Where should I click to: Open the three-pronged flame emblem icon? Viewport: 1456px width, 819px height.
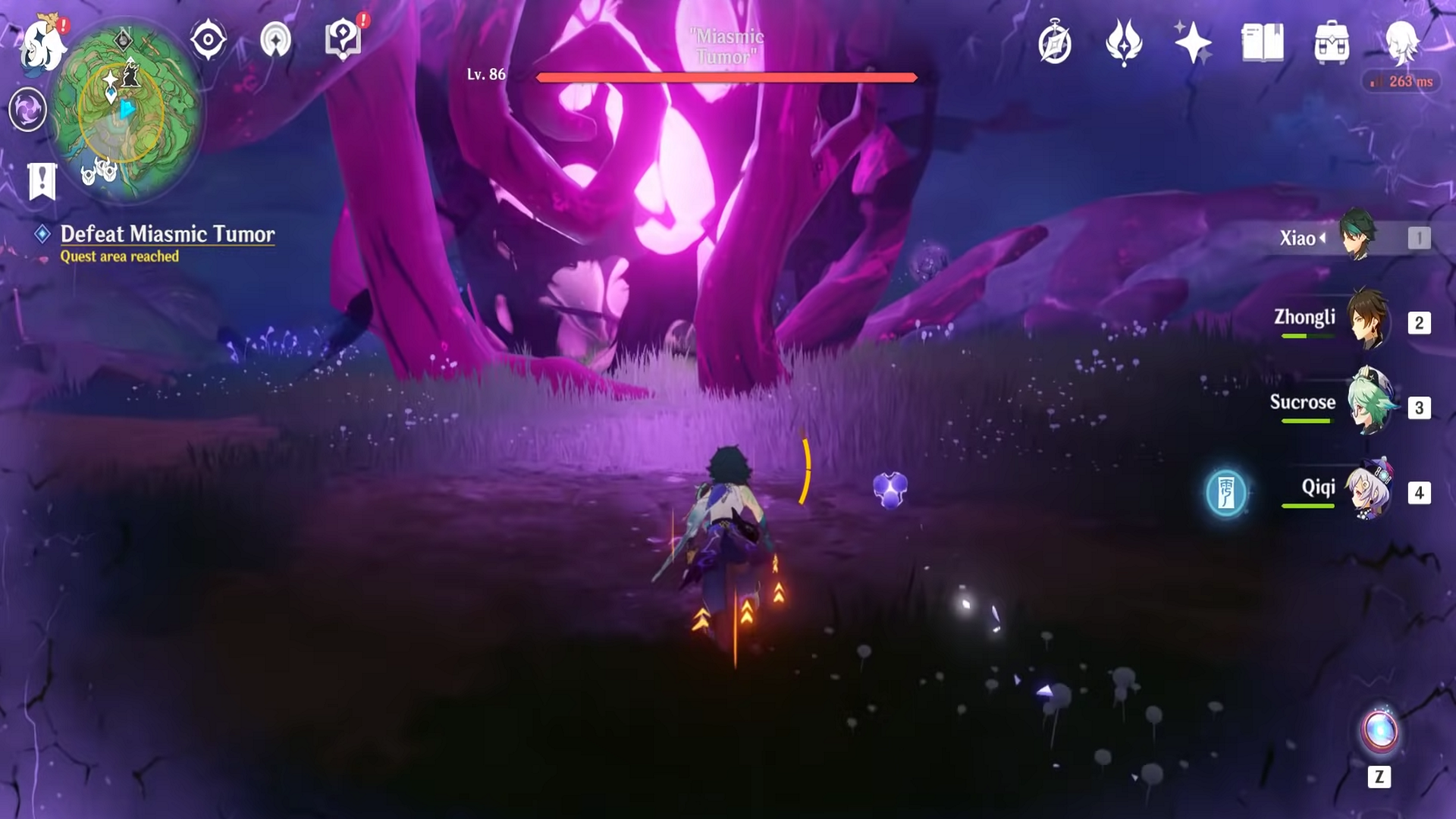(1124, 42)
